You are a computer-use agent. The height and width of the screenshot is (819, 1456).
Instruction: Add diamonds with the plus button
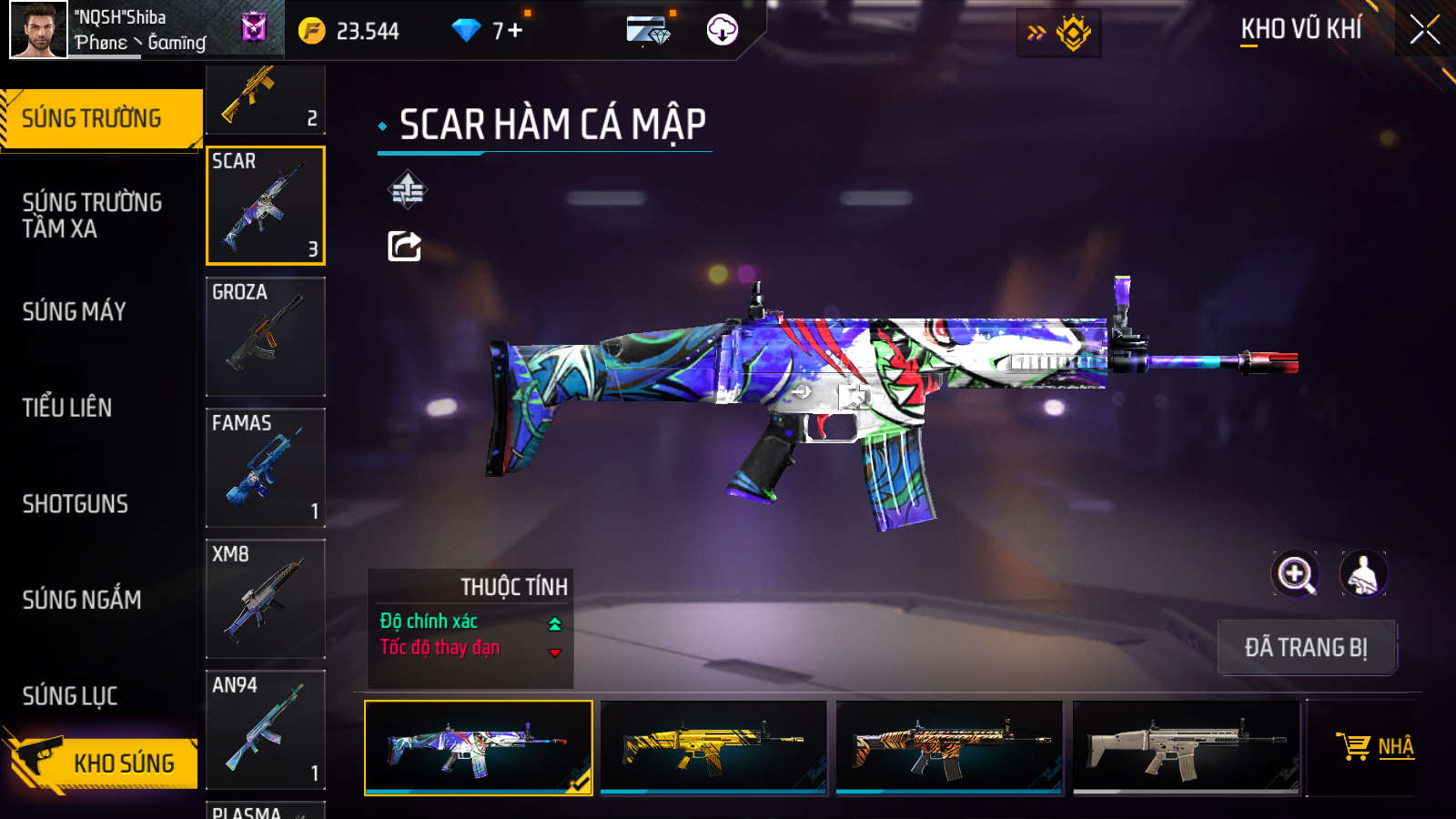coord(515,31)
